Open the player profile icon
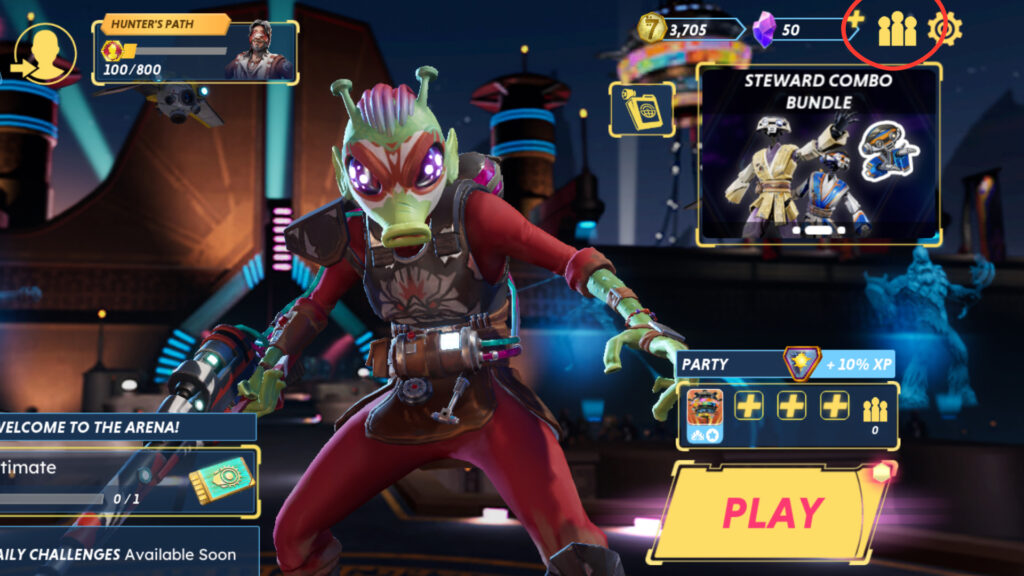The image size is (1024, 576). point(46,52)
